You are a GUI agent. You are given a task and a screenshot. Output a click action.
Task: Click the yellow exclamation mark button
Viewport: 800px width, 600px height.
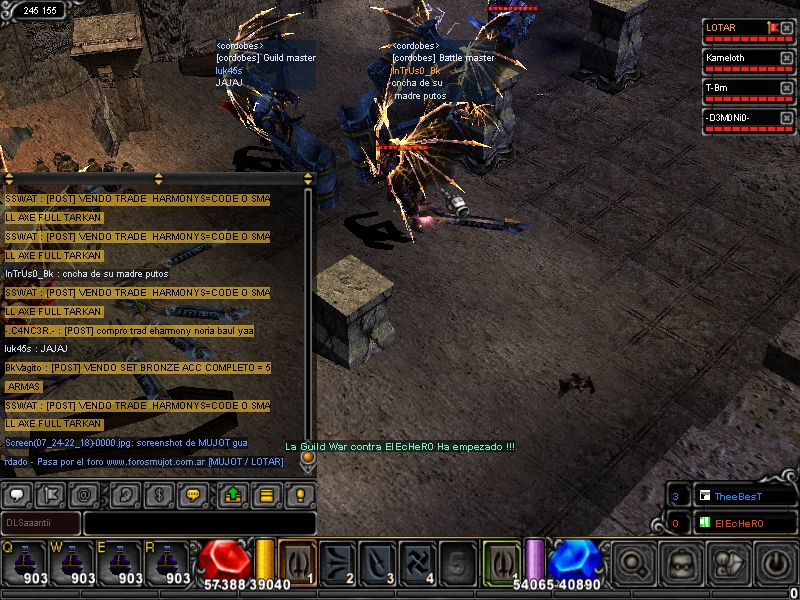(x=299, y=494)
